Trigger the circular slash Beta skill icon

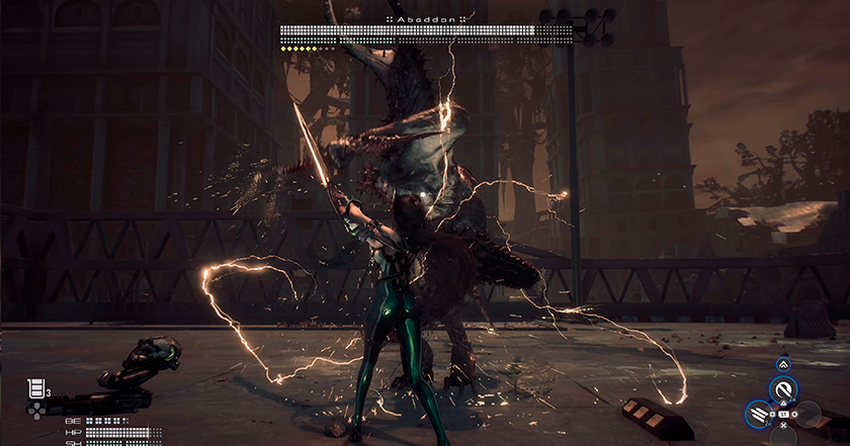[x=784, y=390]
